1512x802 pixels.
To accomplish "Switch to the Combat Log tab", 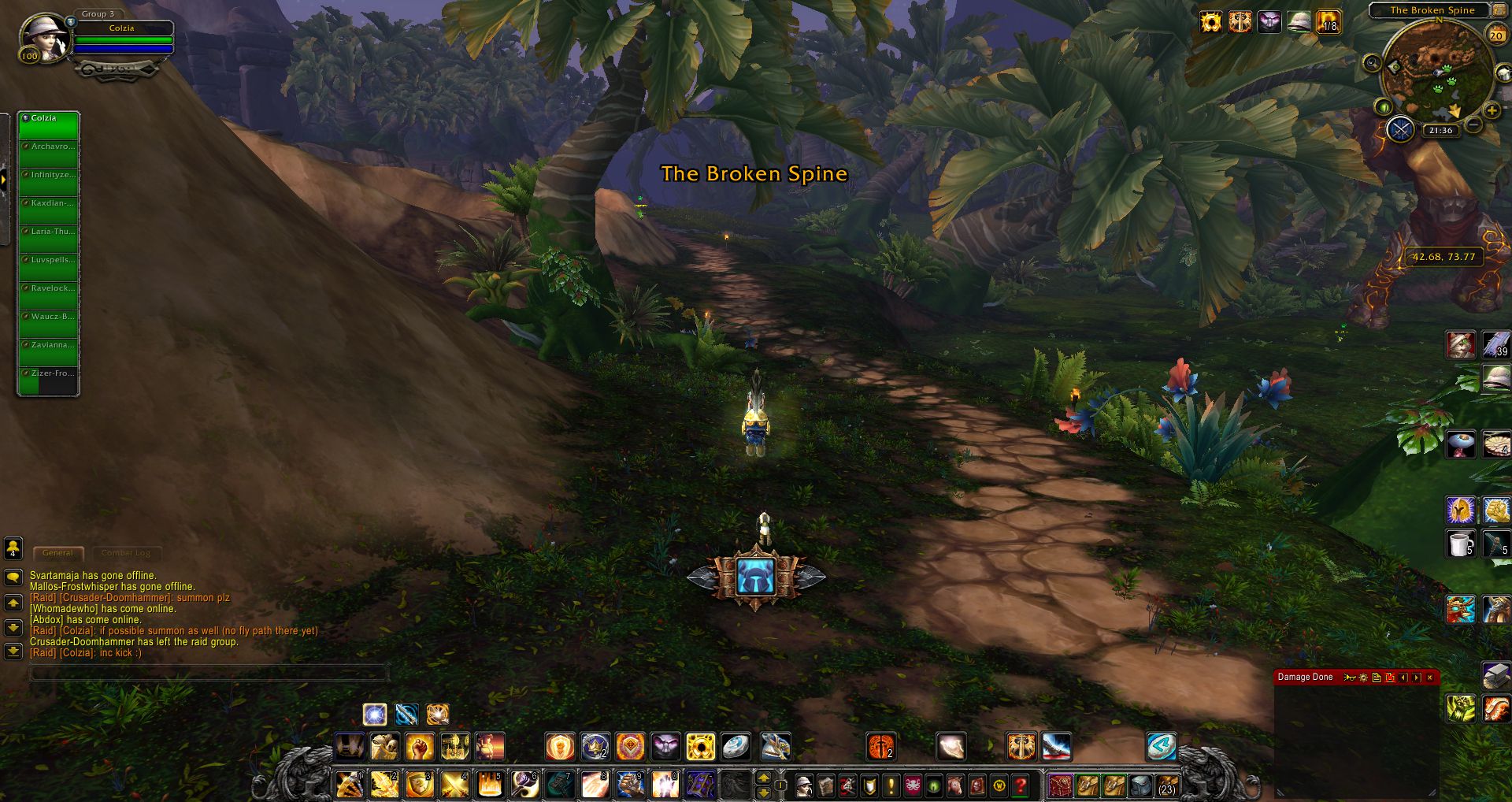I will (126, 553).
